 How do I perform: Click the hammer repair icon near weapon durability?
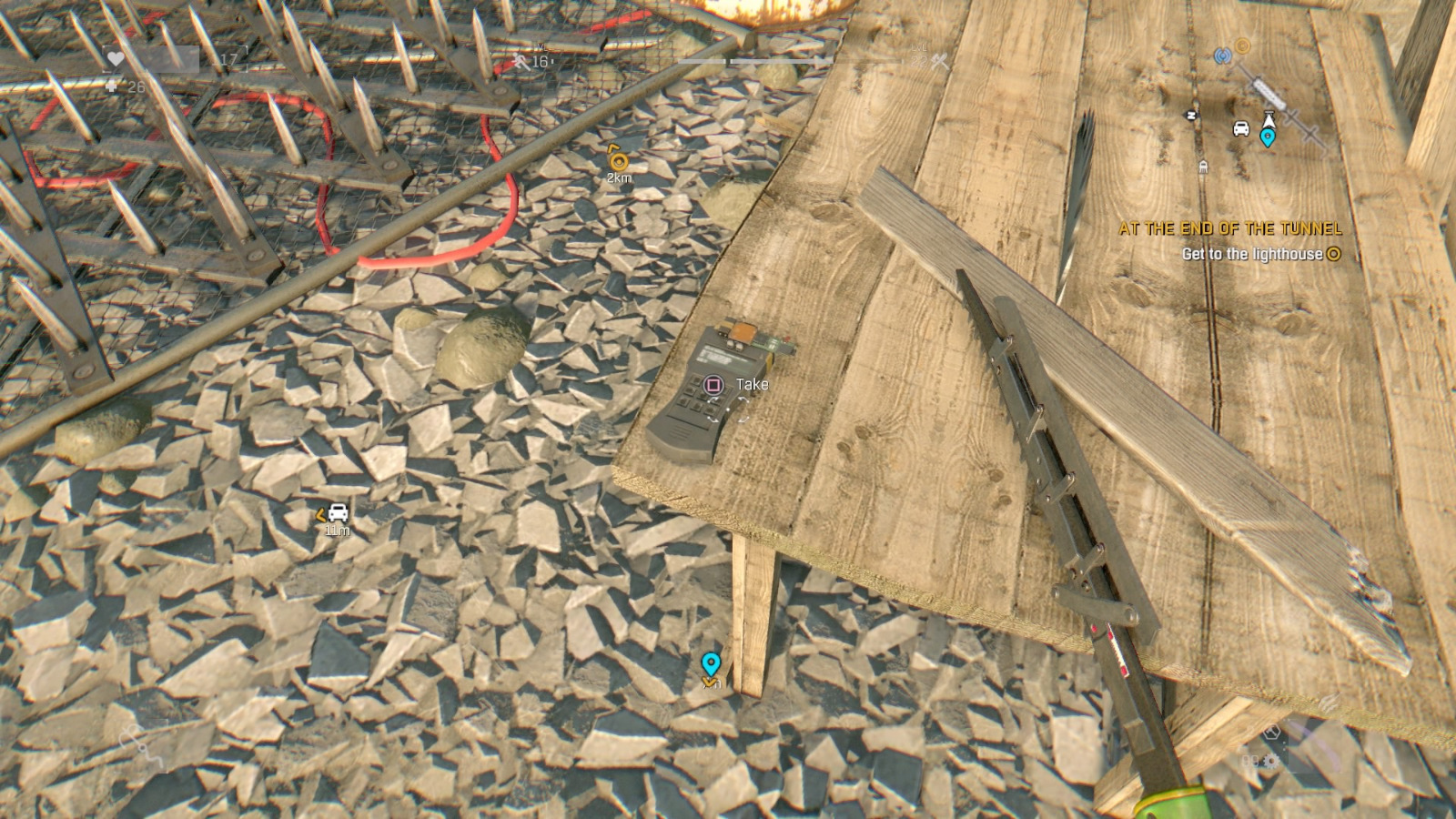click(x=1272, y=732)
